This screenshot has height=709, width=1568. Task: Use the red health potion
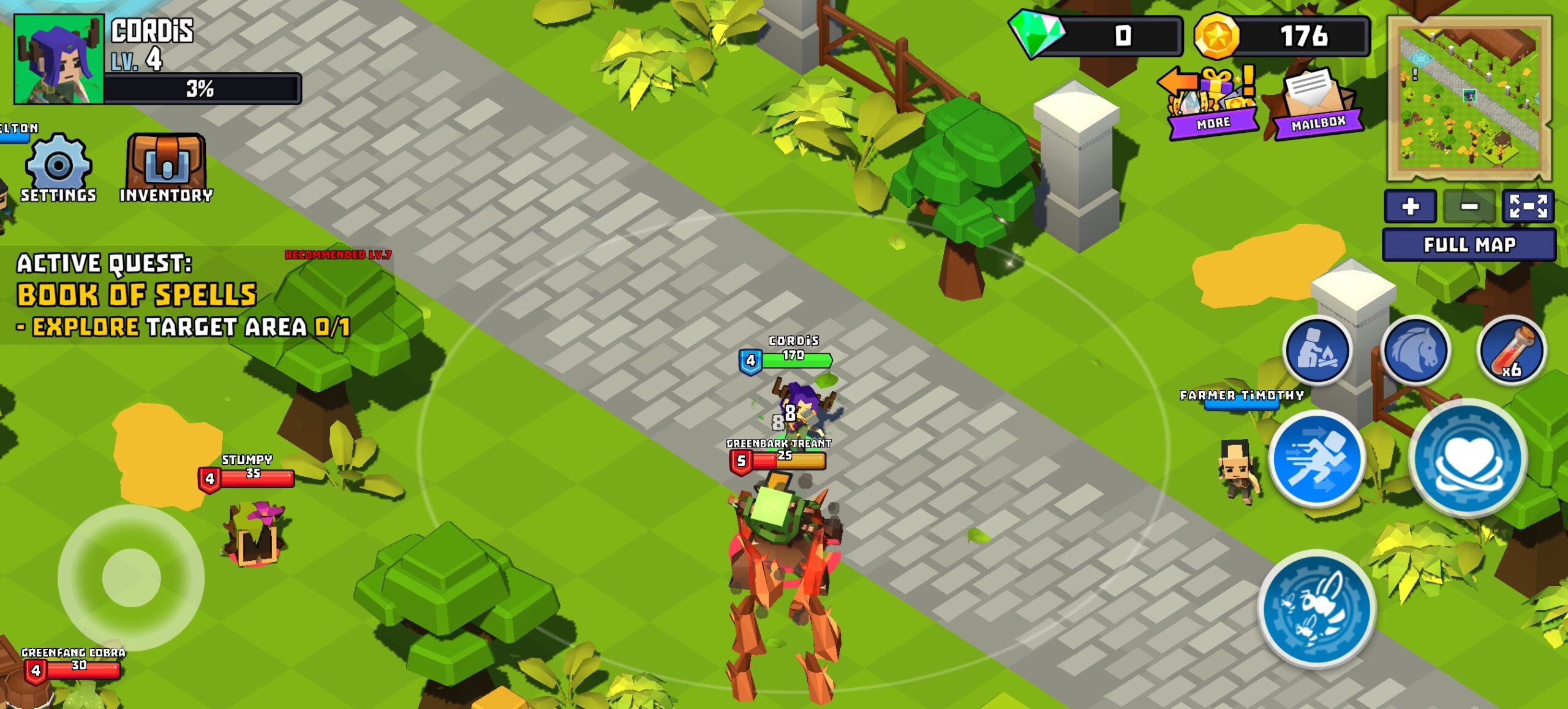[1512, 350]
